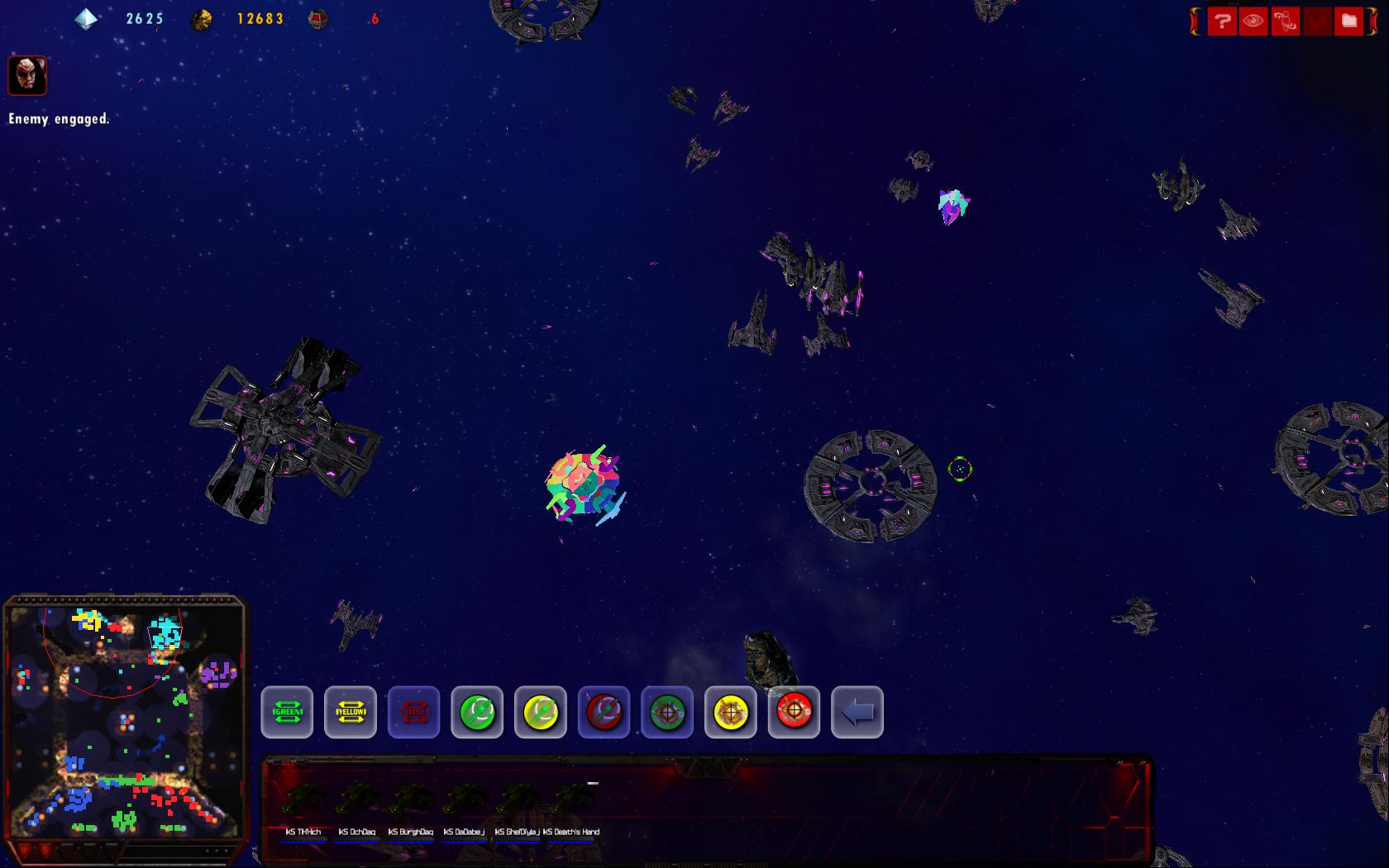Choose the red crosshair targeting mode
Screen dimensions: 1389x868
(794, 712)
